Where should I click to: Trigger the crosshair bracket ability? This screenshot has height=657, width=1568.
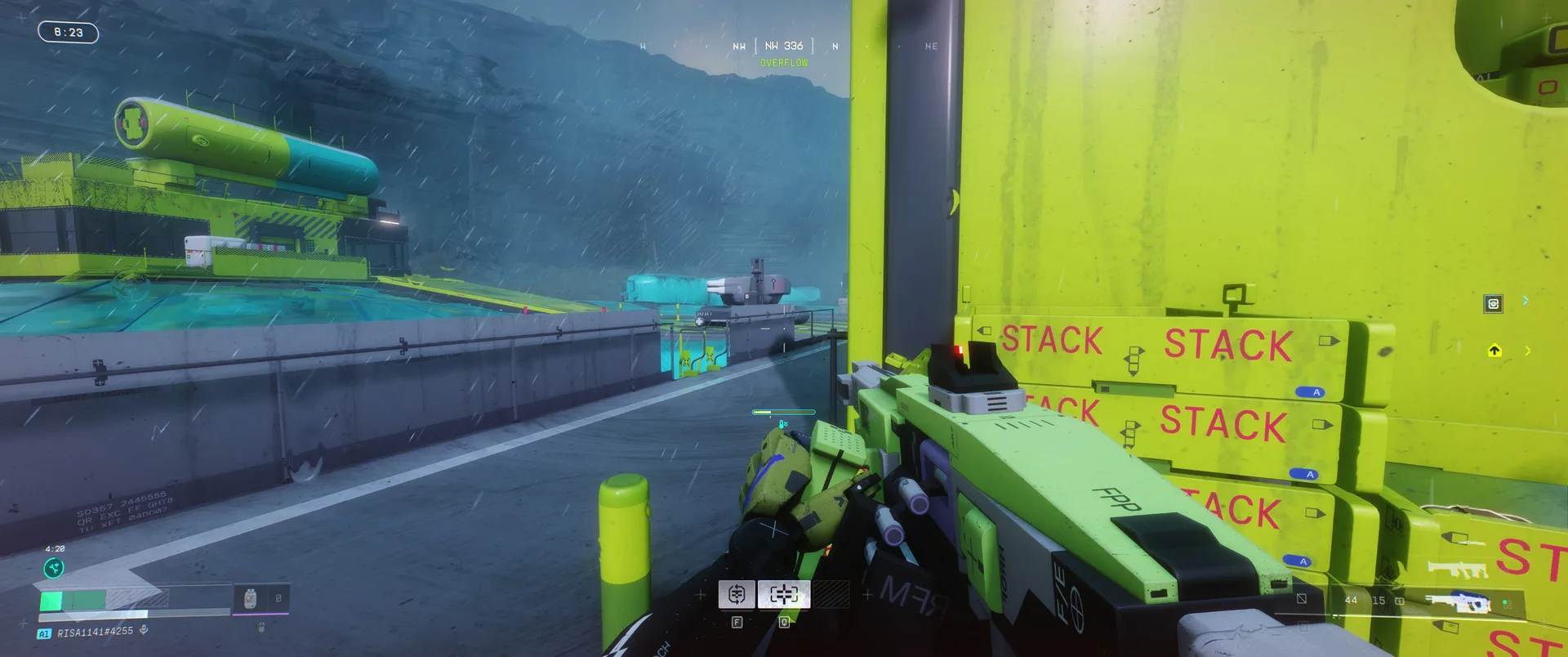[784, 594]
